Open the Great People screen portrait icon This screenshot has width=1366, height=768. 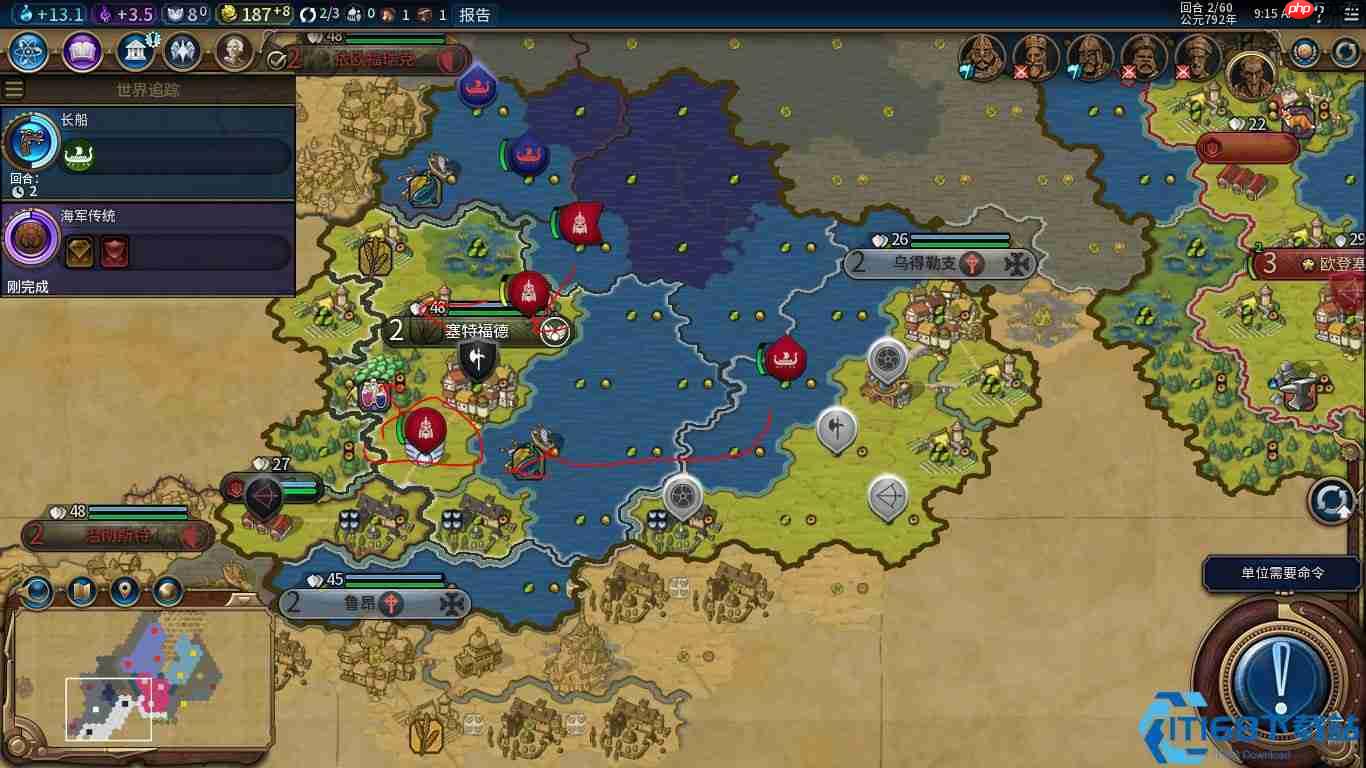pyautogui.click(x=236, y=53)
